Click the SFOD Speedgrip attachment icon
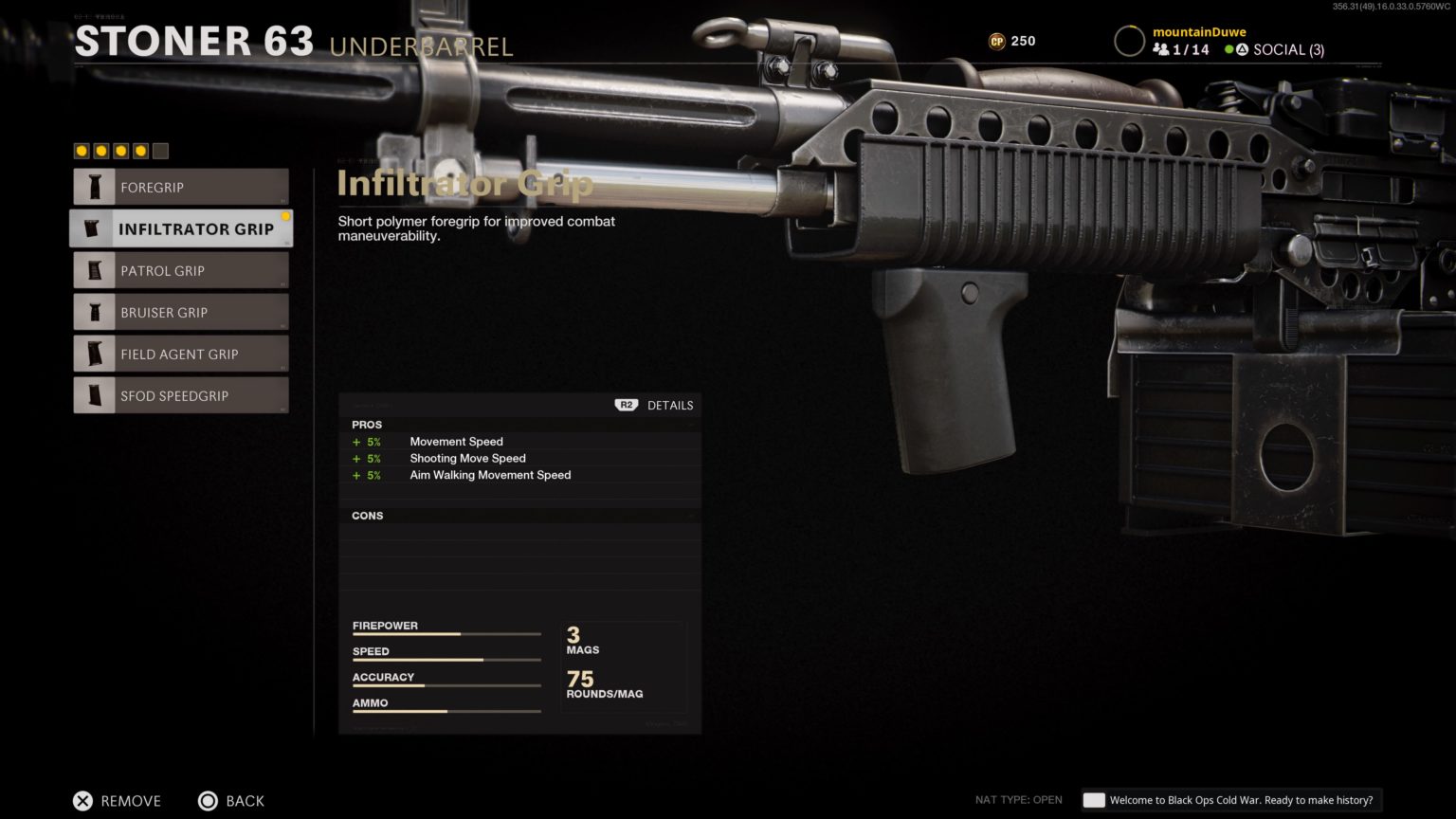Screen dimensions: 1456x819 (94, 395)
